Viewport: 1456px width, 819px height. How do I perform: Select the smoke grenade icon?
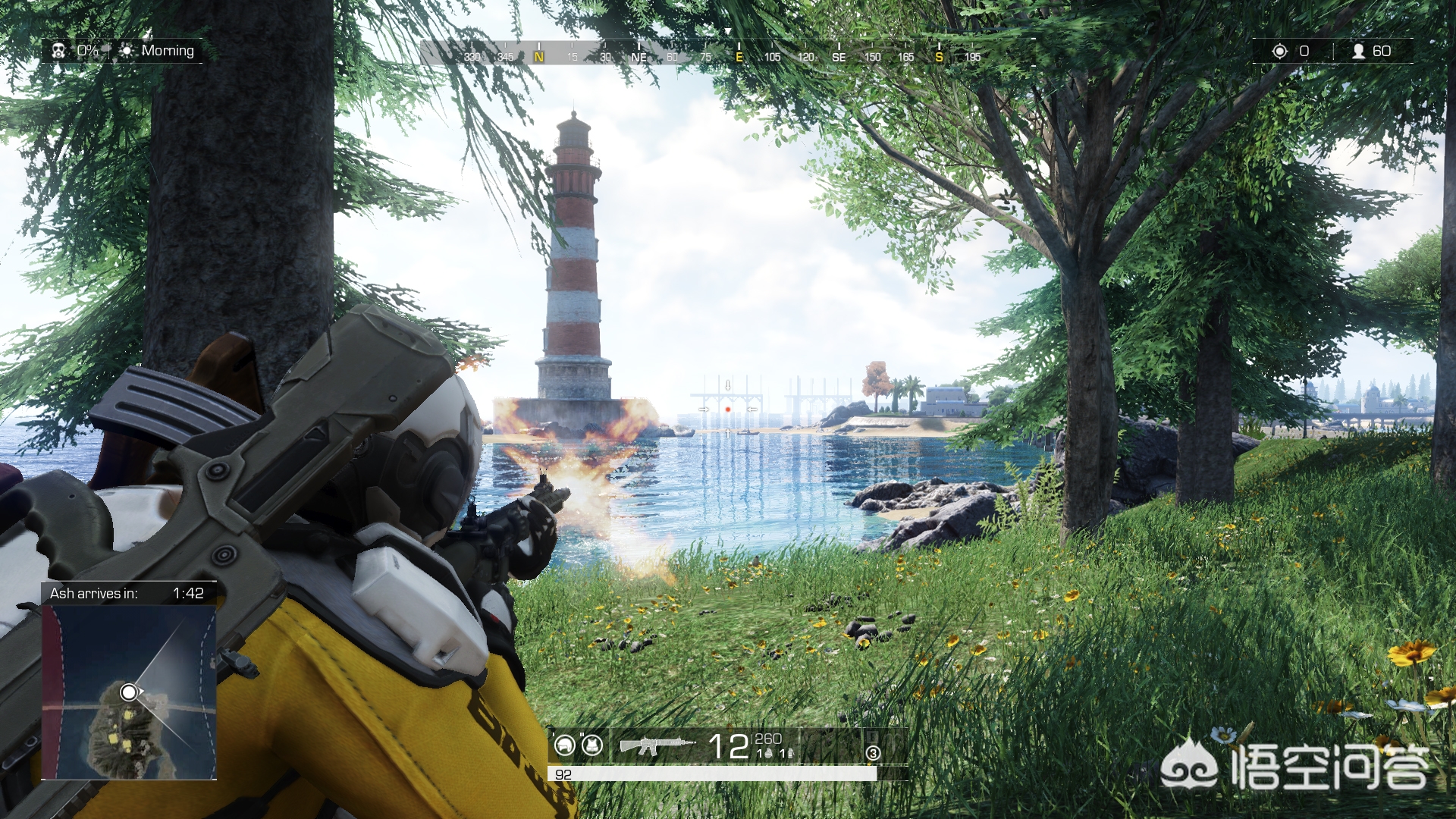pyautogui.click(x=789, y=753)
